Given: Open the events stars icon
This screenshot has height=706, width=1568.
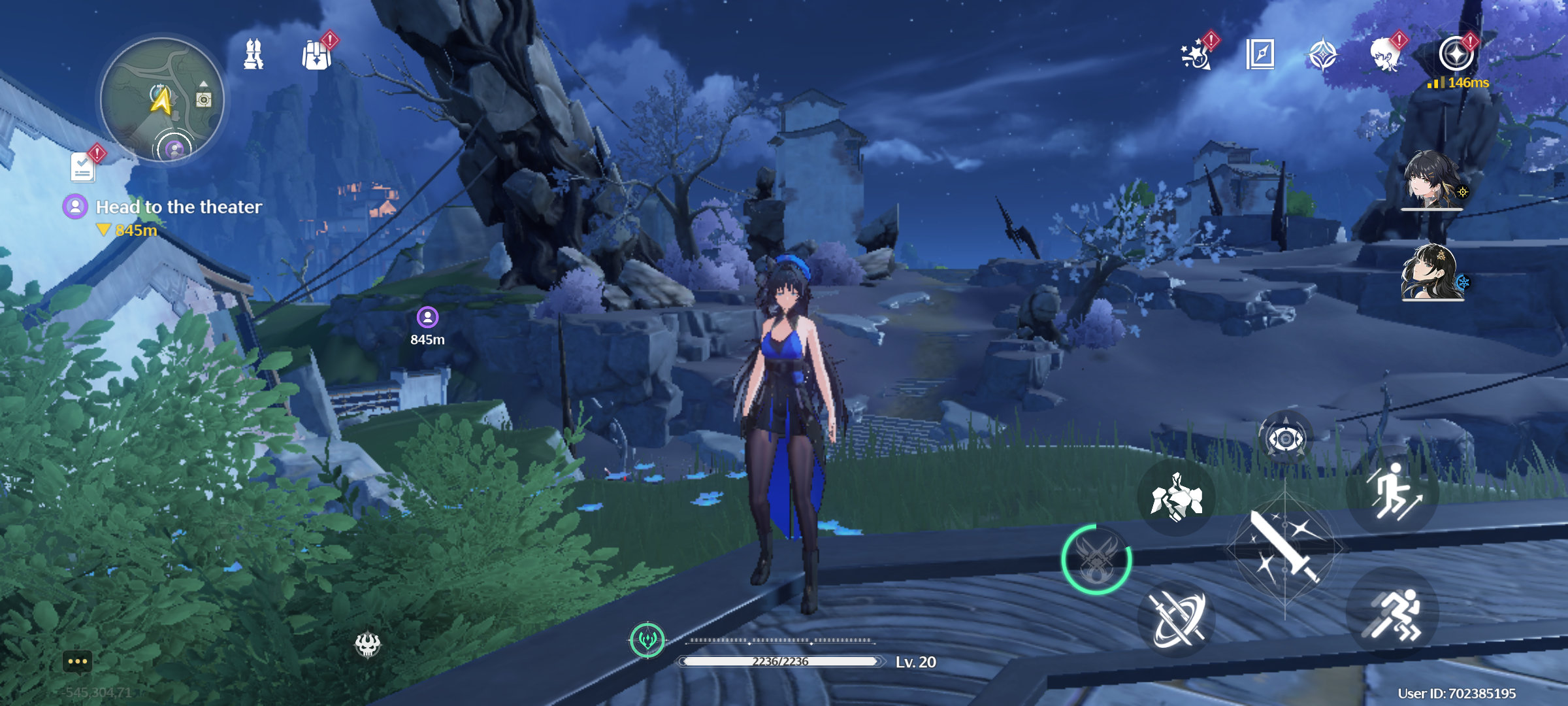Looking at the screenshot, I should 1196,55.
